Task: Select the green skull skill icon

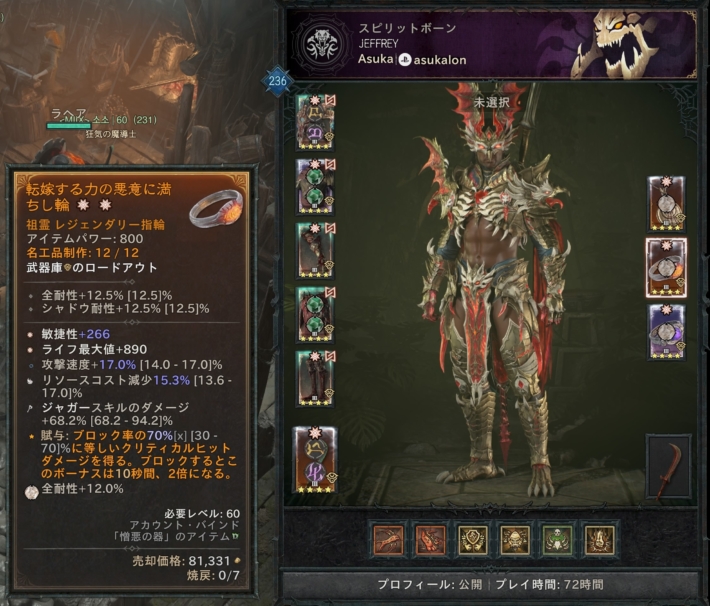Action: 557,539
